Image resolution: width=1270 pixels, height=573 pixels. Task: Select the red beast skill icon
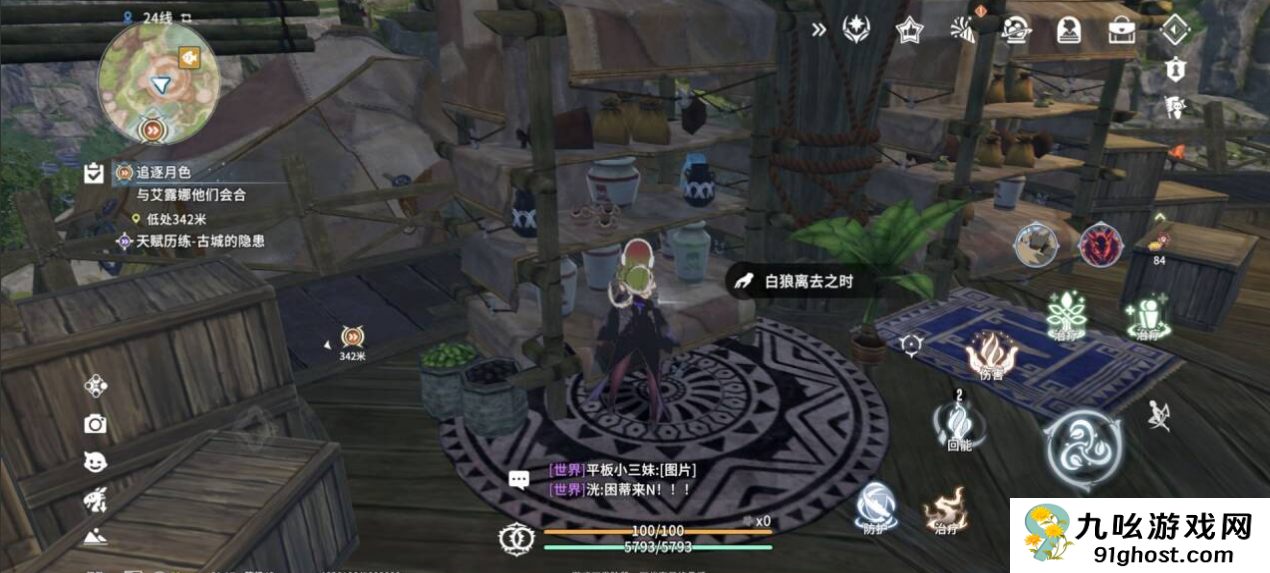(x=1101, y=245)
